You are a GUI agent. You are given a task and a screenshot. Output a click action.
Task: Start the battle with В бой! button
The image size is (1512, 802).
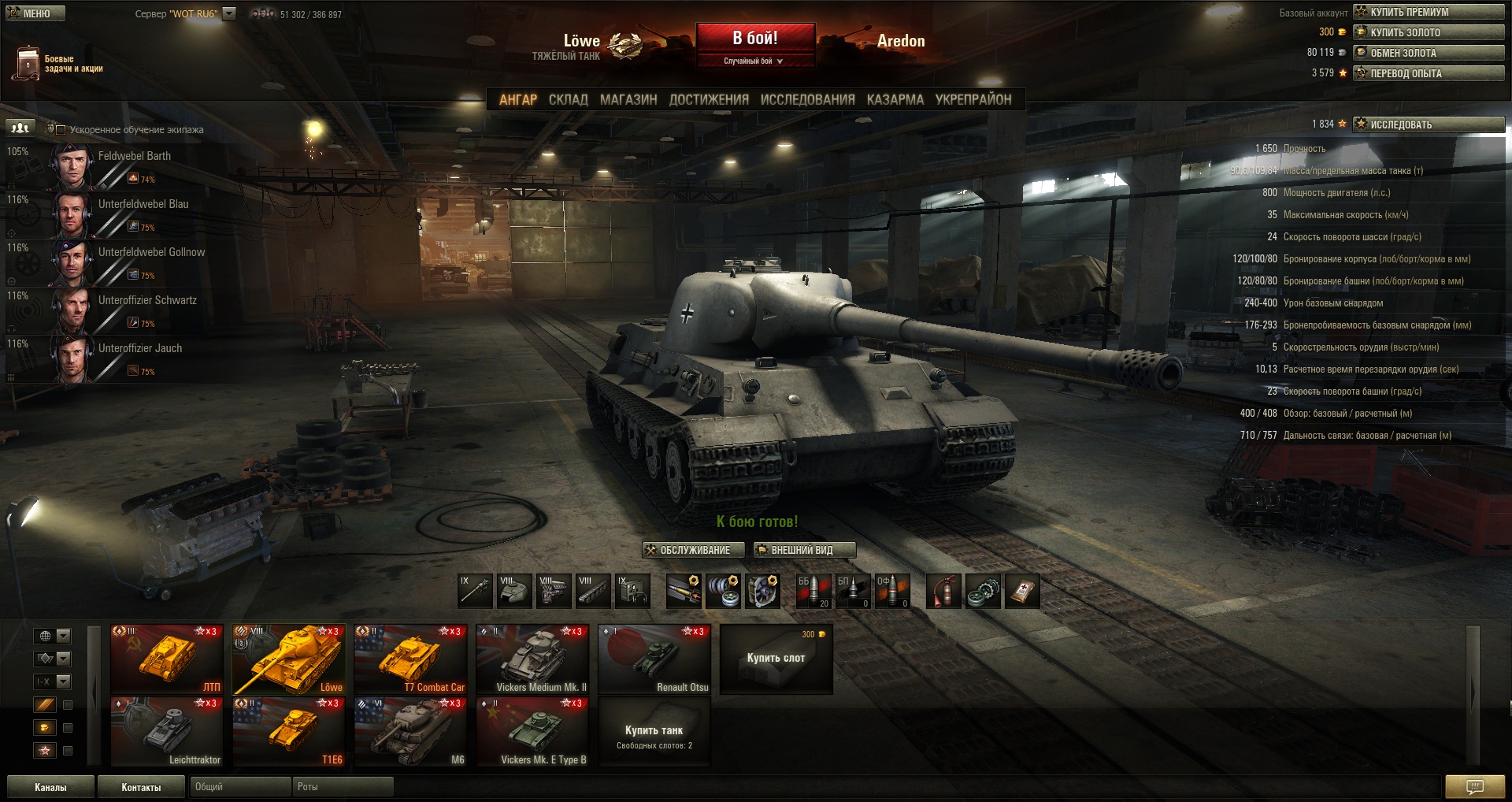click(754, 38)
